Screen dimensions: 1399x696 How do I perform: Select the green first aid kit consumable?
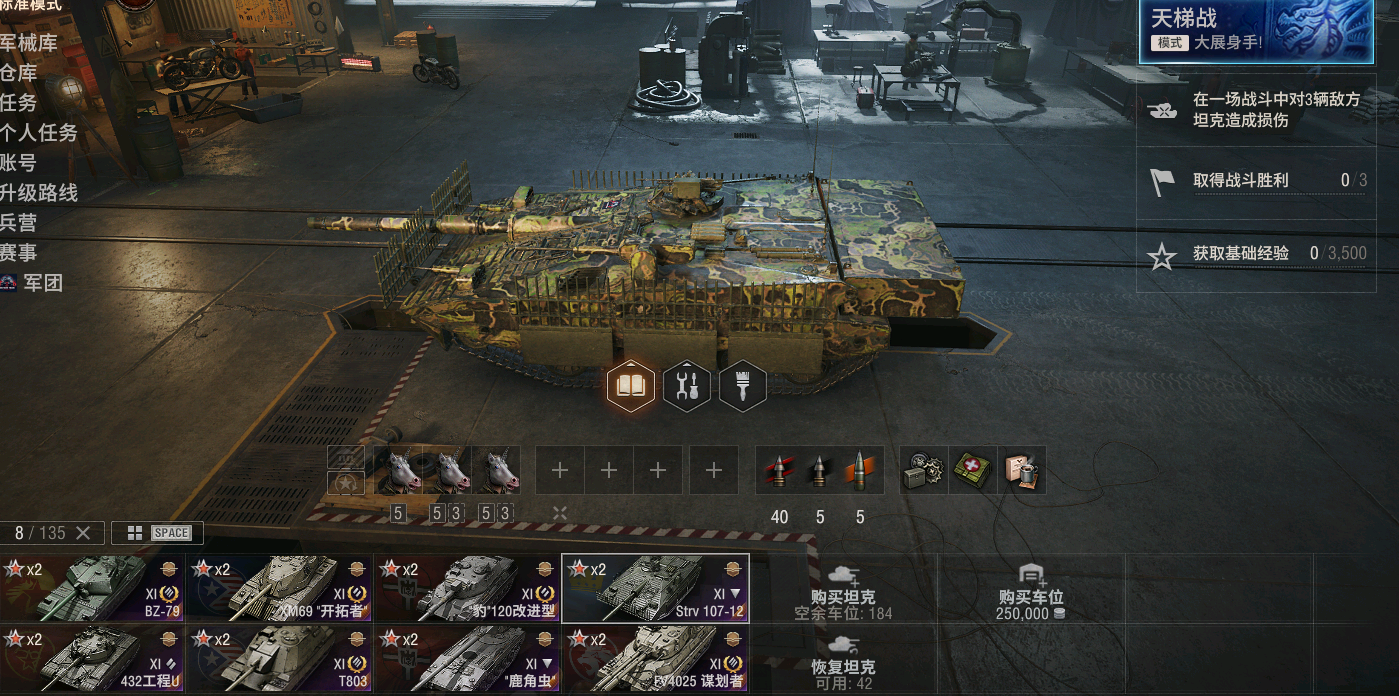click(973, 471)
